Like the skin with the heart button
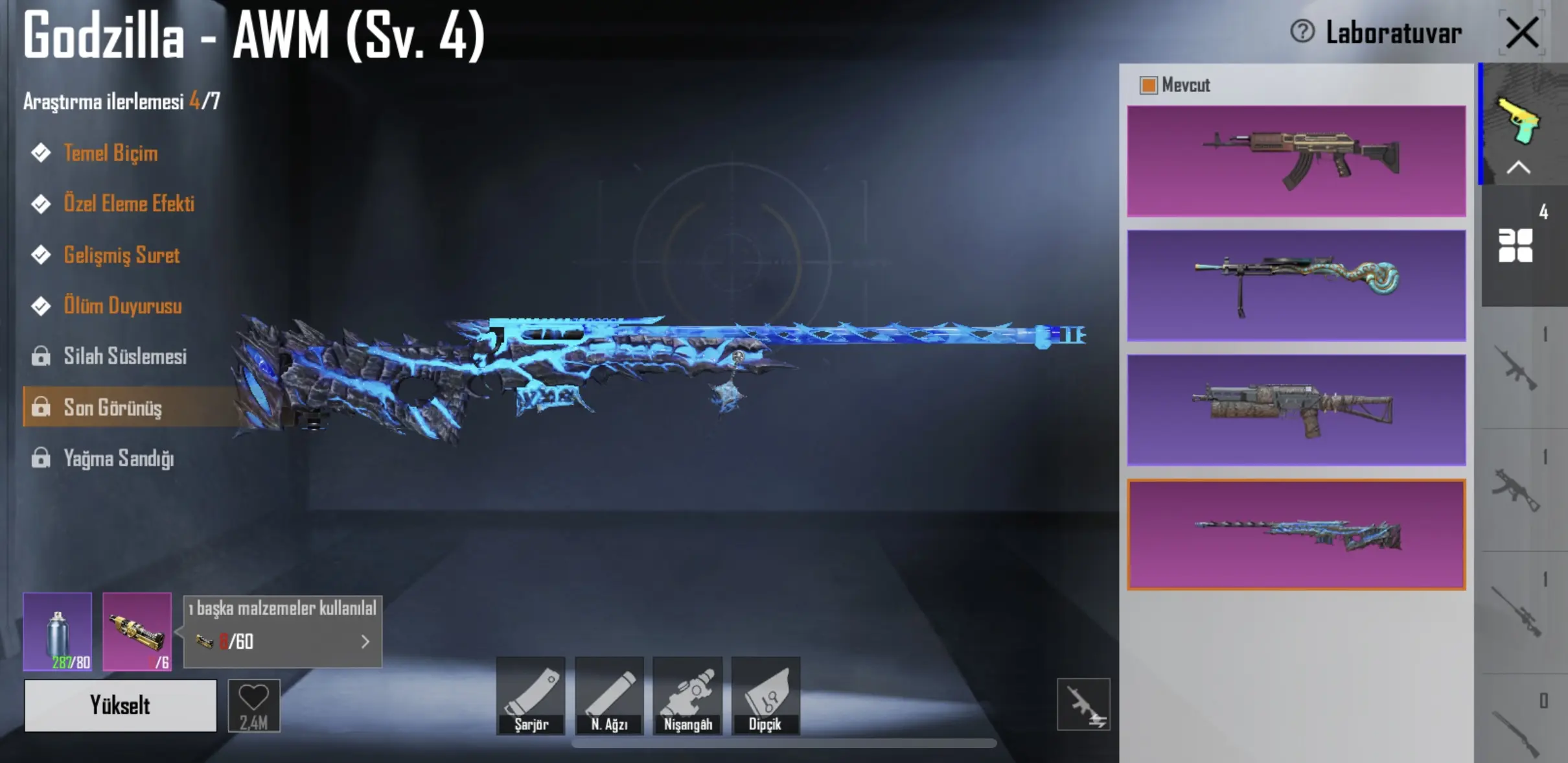The height and width of the screenshot is (763, 1568). (x=254, y=705)
